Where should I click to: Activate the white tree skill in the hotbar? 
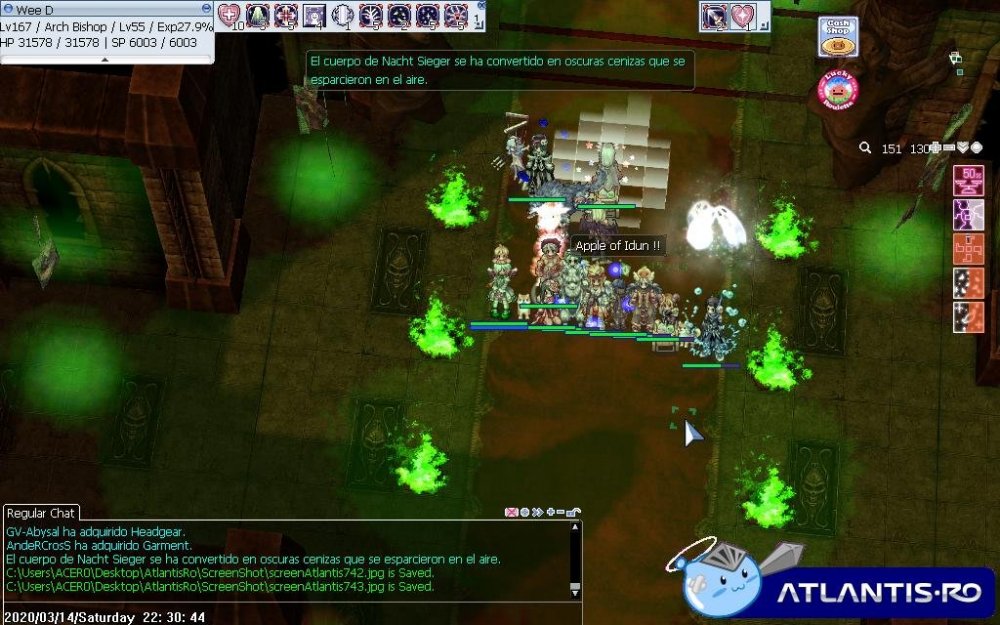coord(371,15)
